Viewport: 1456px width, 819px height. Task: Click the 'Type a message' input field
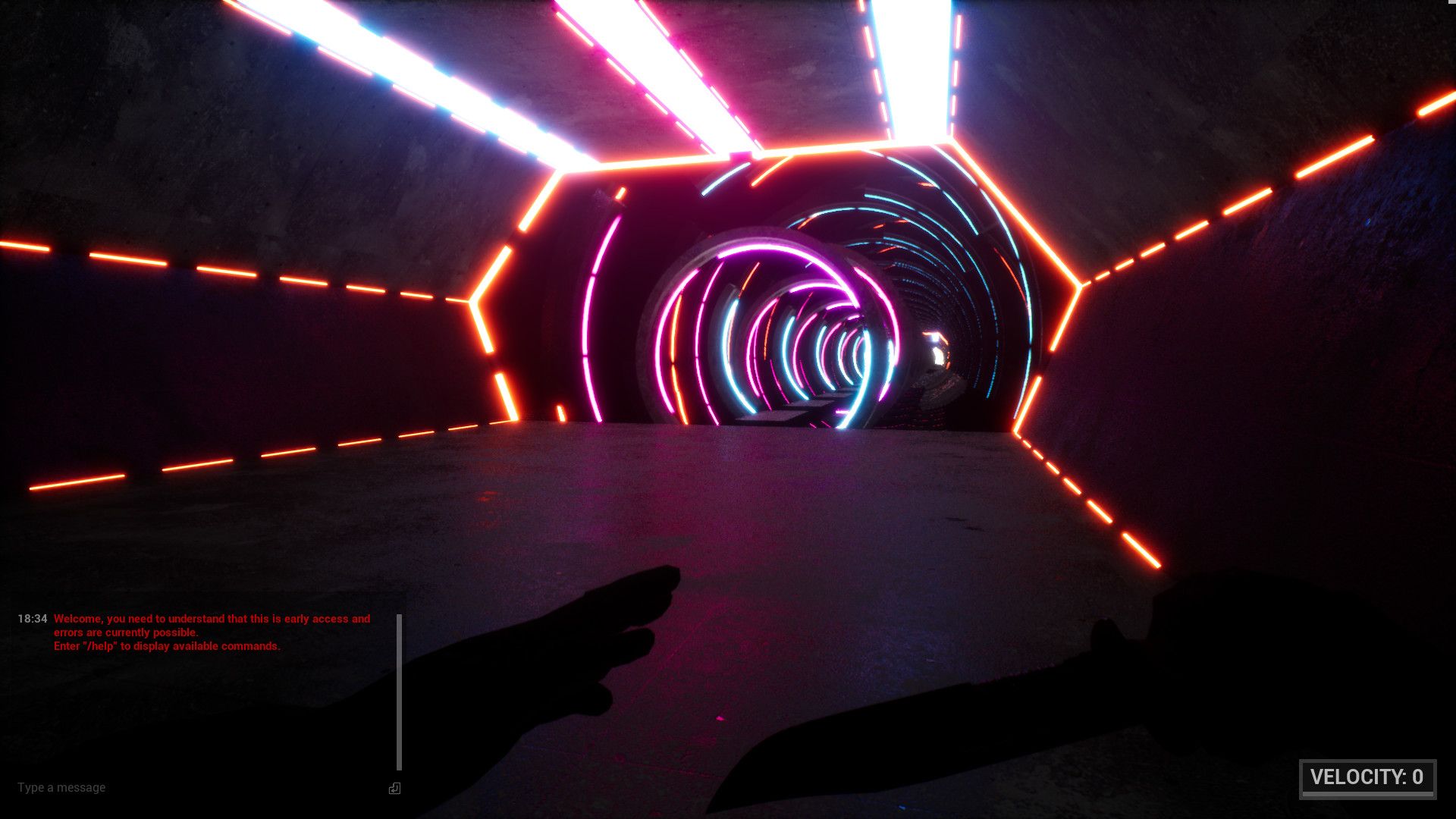click(x=62, y=787)
